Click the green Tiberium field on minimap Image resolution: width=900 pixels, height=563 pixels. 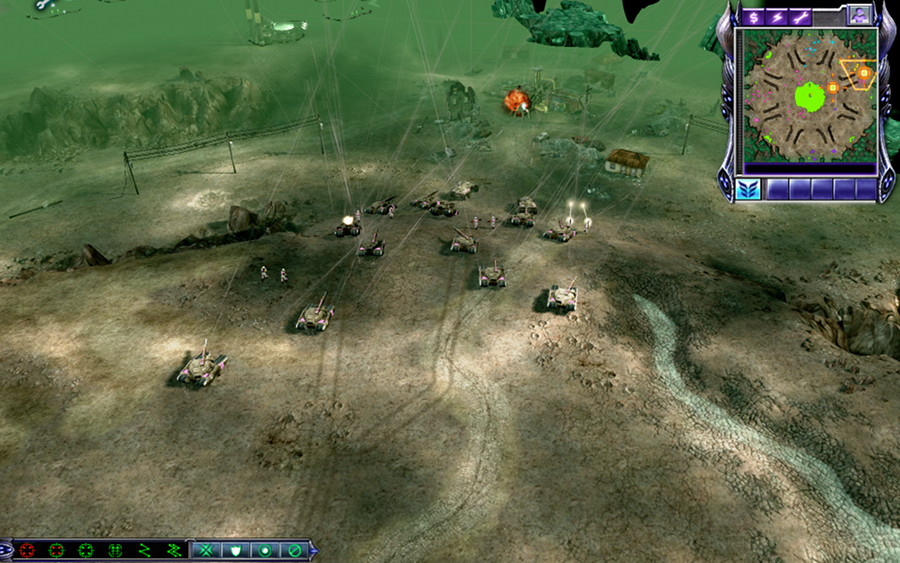click(x=810, y=97)
